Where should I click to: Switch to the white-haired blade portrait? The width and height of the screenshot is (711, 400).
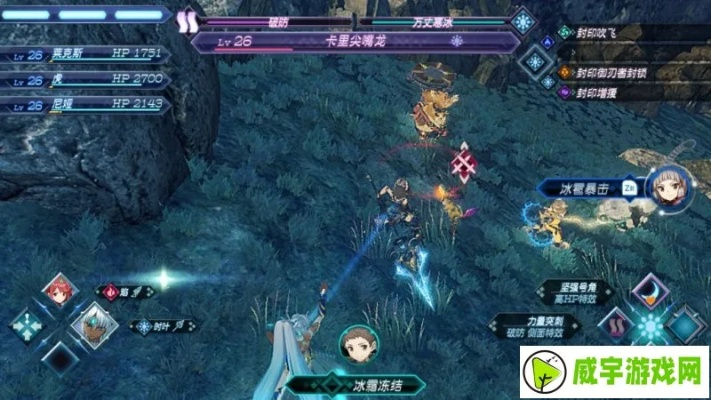pyautogui.click(x=93, y=324)
